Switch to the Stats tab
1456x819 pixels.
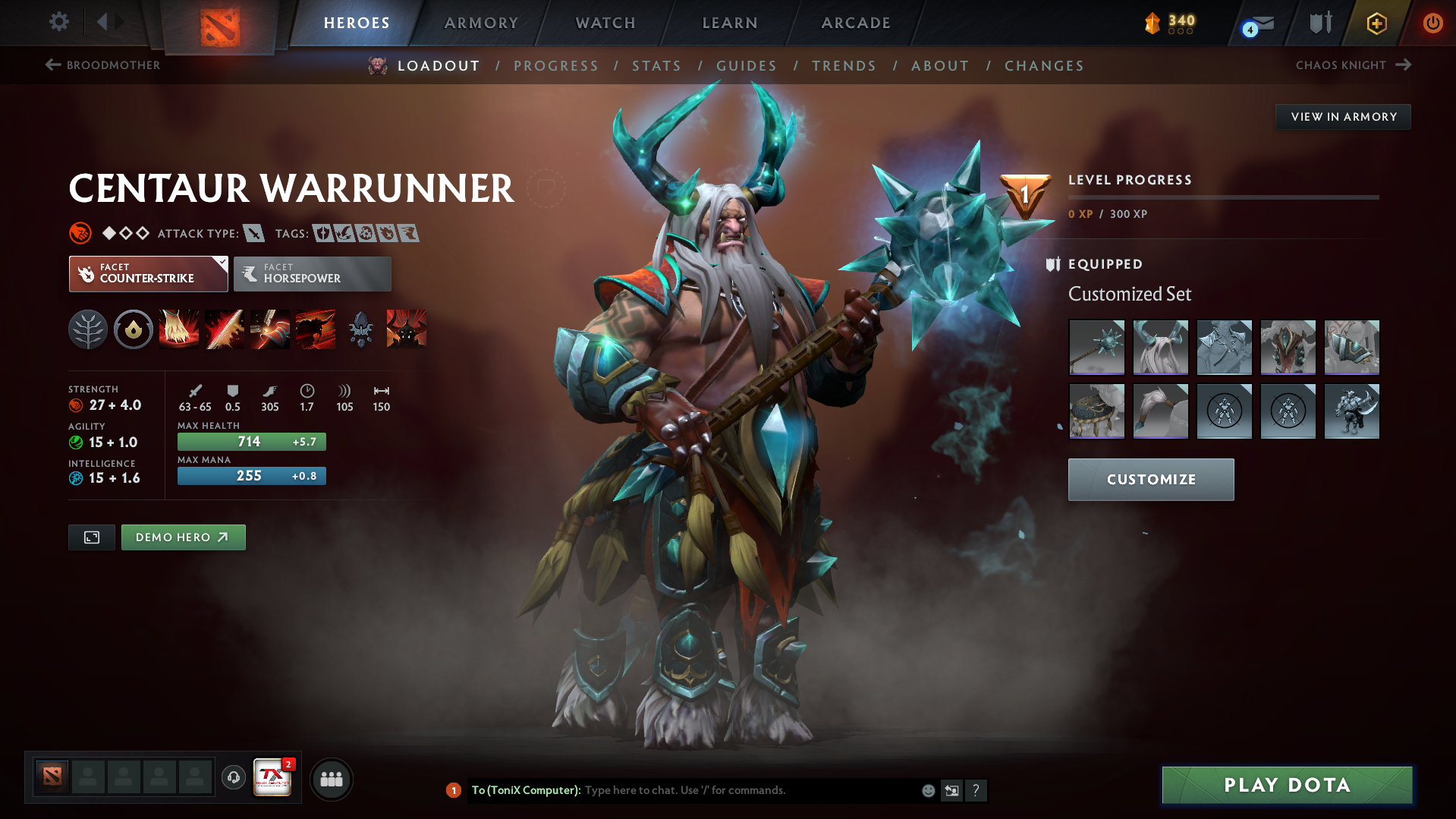coord(656,66)
